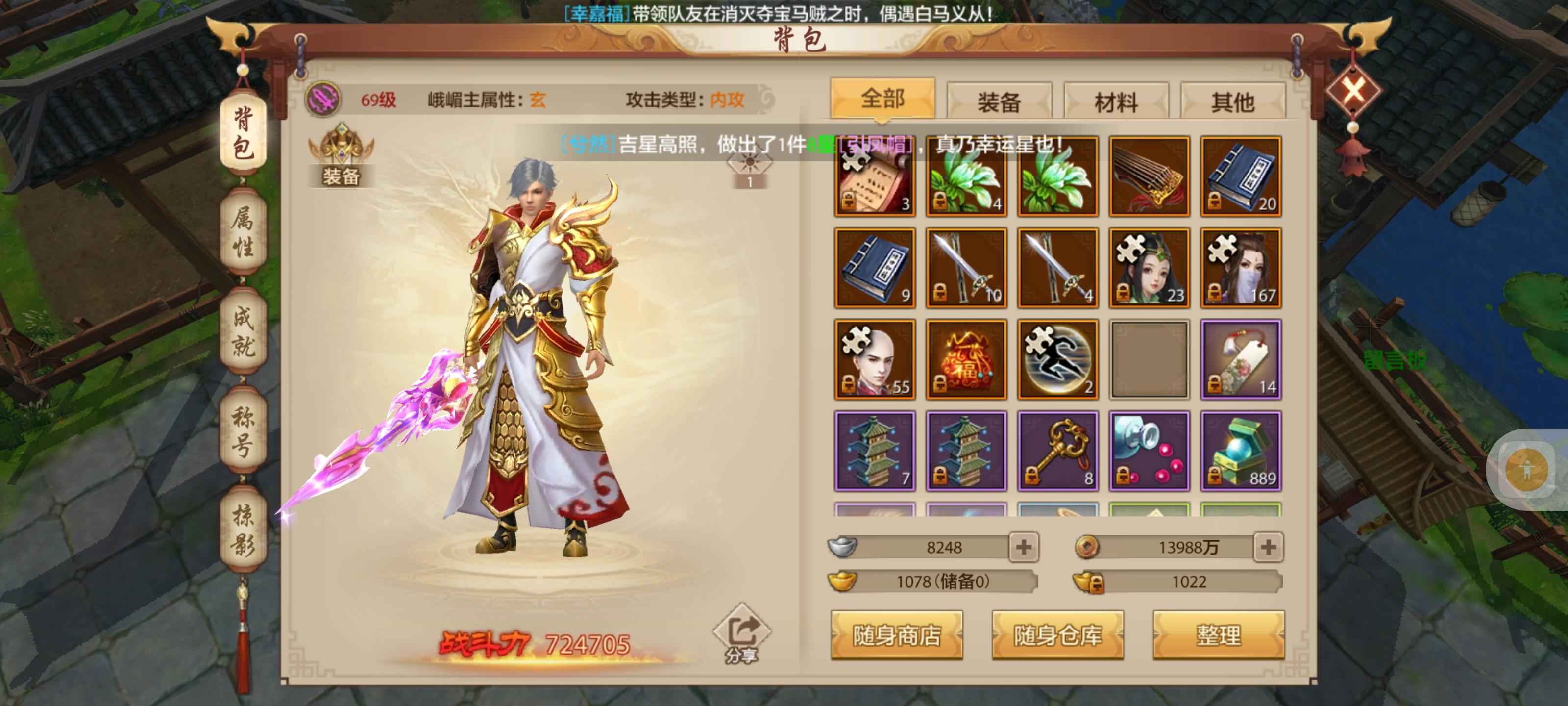Switch to the 材料 materials tab

[1115, 101]
